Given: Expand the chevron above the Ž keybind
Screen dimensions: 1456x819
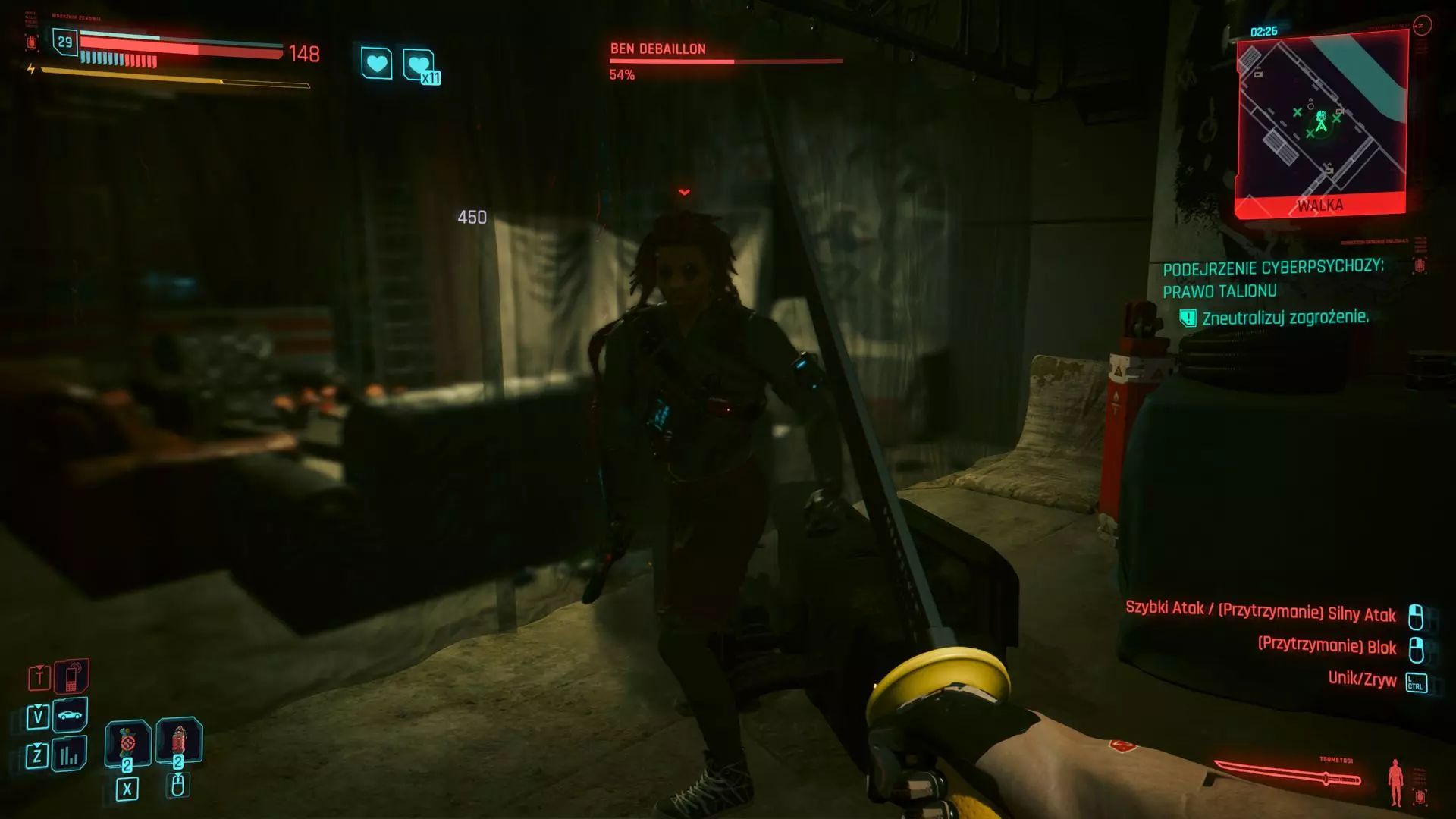Looking at the screenshot, I should 38,745.
